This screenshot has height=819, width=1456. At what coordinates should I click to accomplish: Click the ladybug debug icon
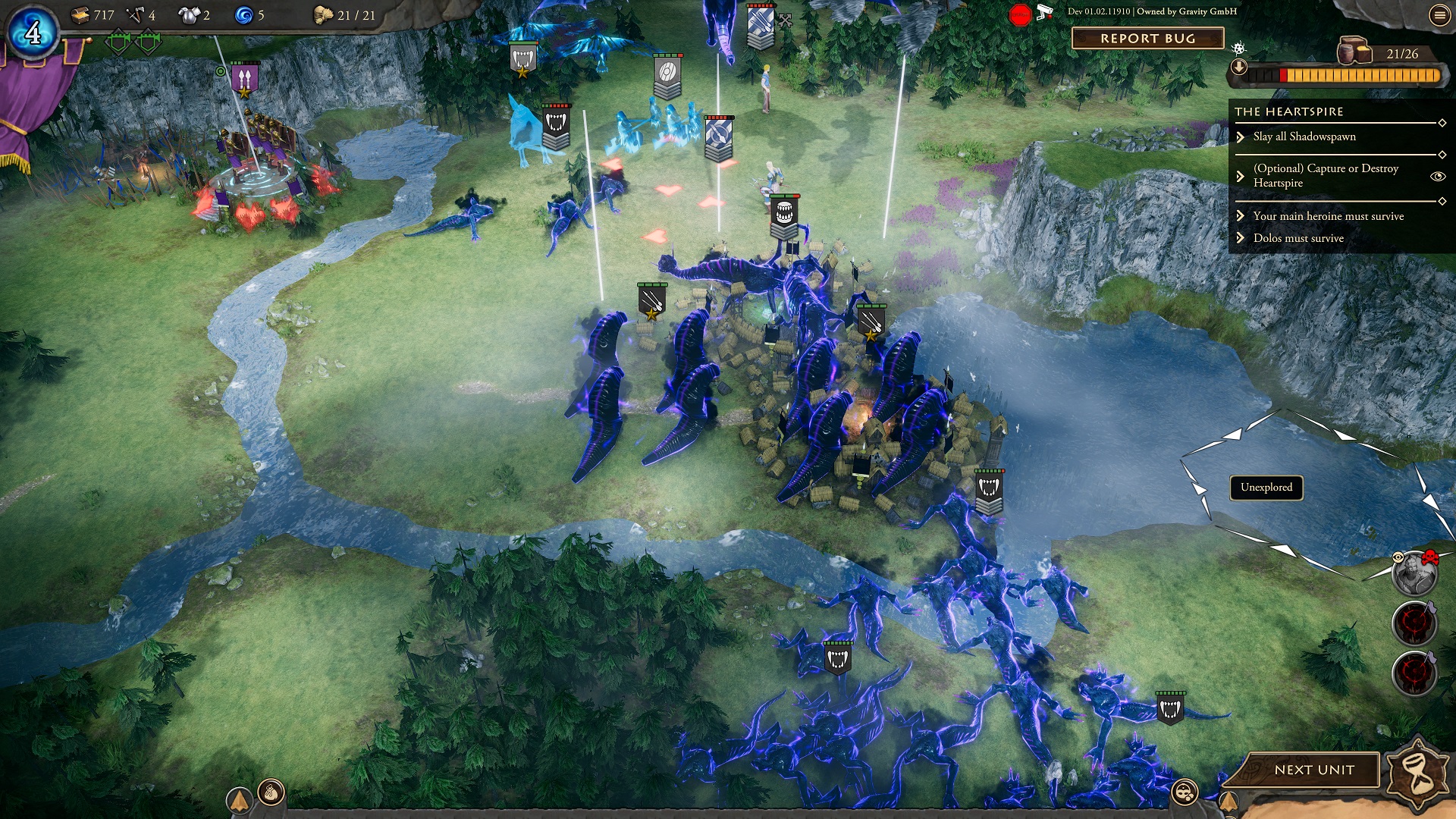click(x=1238, y=49)
